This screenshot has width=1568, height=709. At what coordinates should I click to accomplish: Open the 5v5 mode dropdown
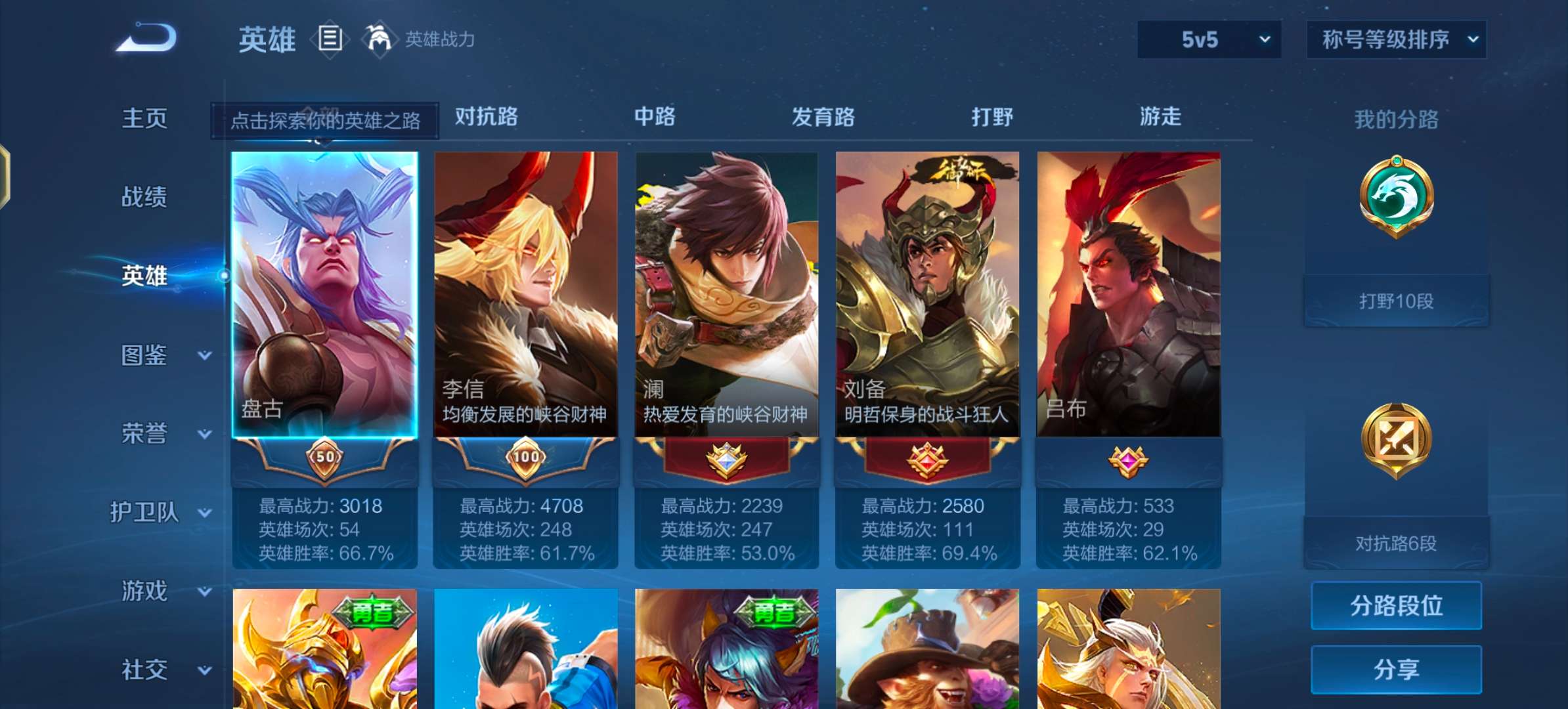(1208, 39)
